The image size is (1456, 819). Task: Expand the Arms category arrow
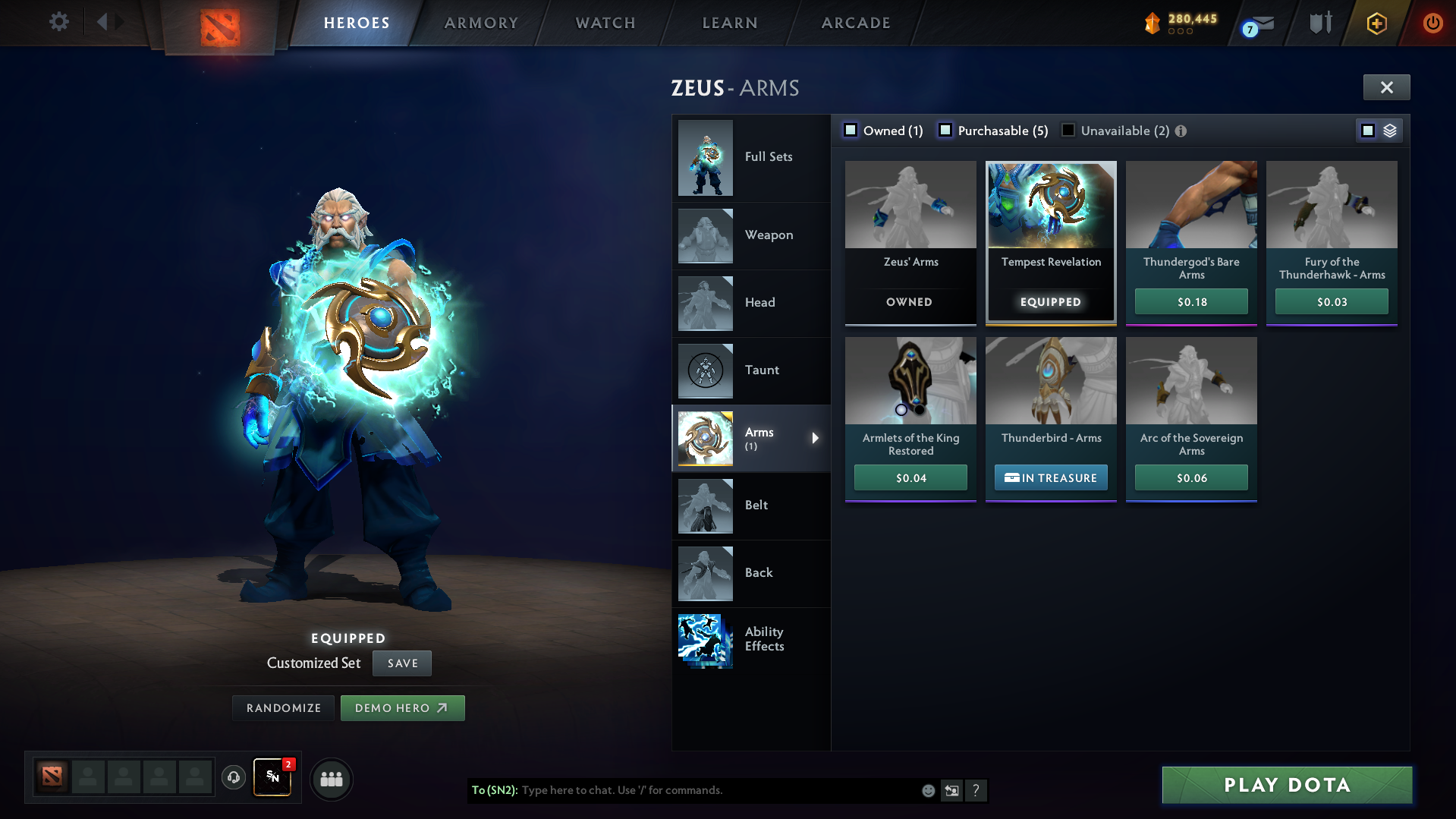tap(816, 438)
